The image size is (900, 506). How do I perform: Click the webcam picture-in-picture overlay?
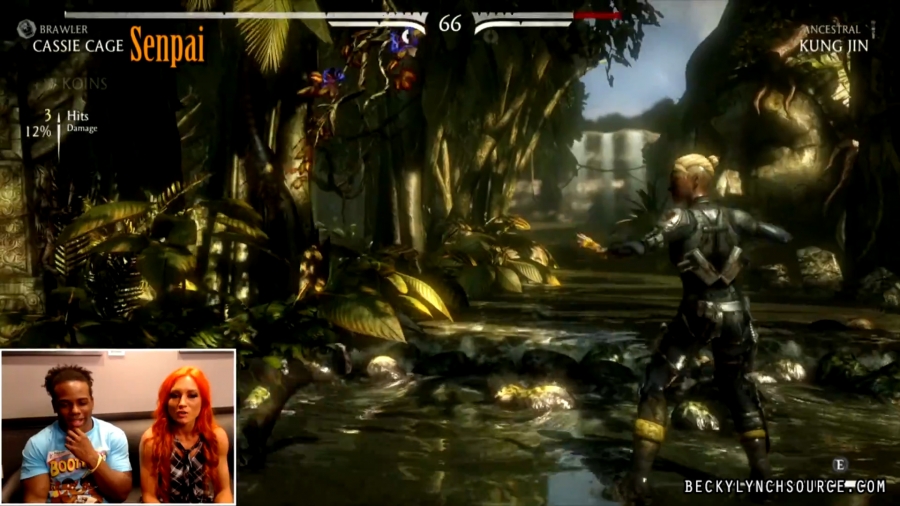click(118, 426)
